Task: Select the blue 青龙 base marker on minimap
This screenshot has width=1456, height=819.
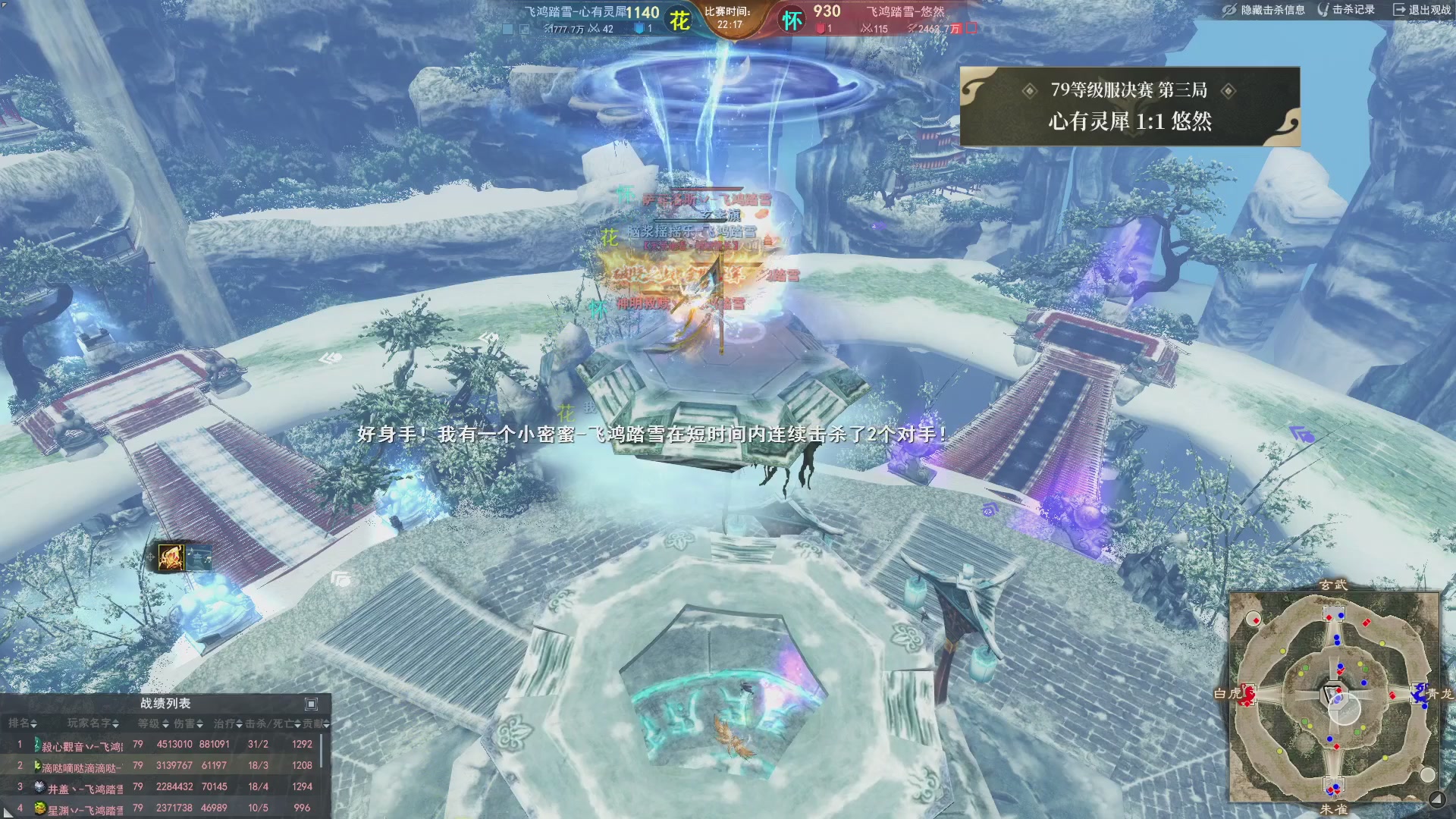Action: [1420, 693]
